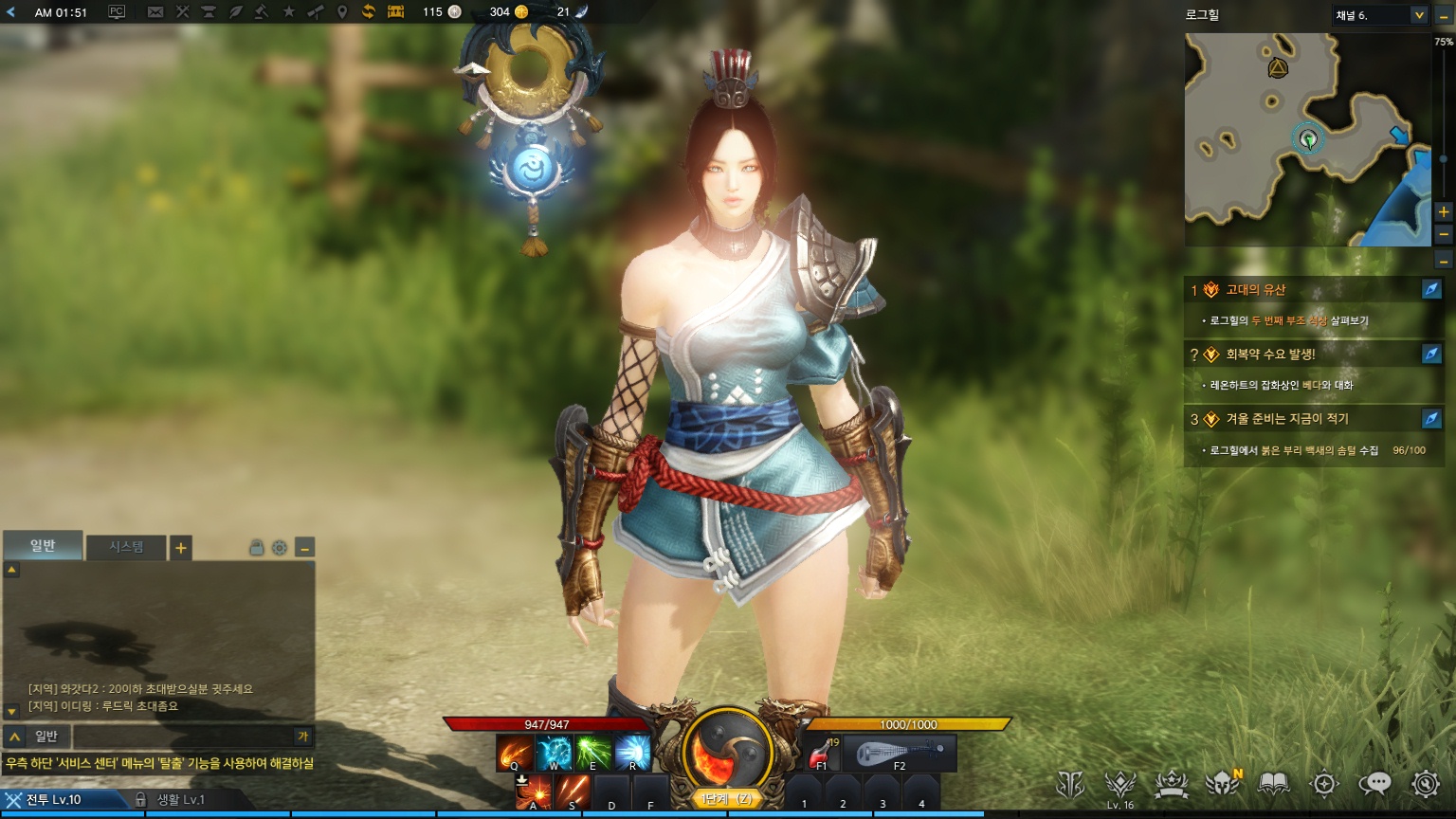Switch to the 시스템 chat tab

(x=126, y=547)
